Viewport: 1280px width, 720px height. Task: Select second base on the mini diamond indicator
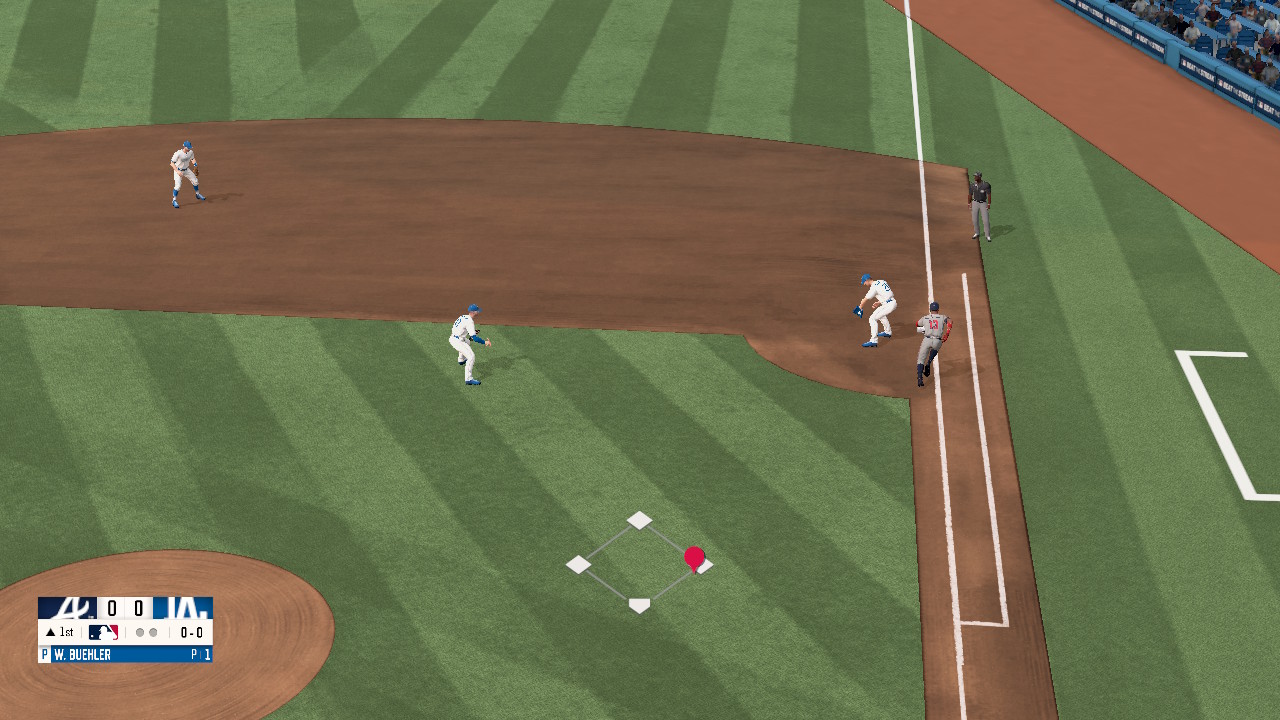pyautogui.click(x=638, y=520)
